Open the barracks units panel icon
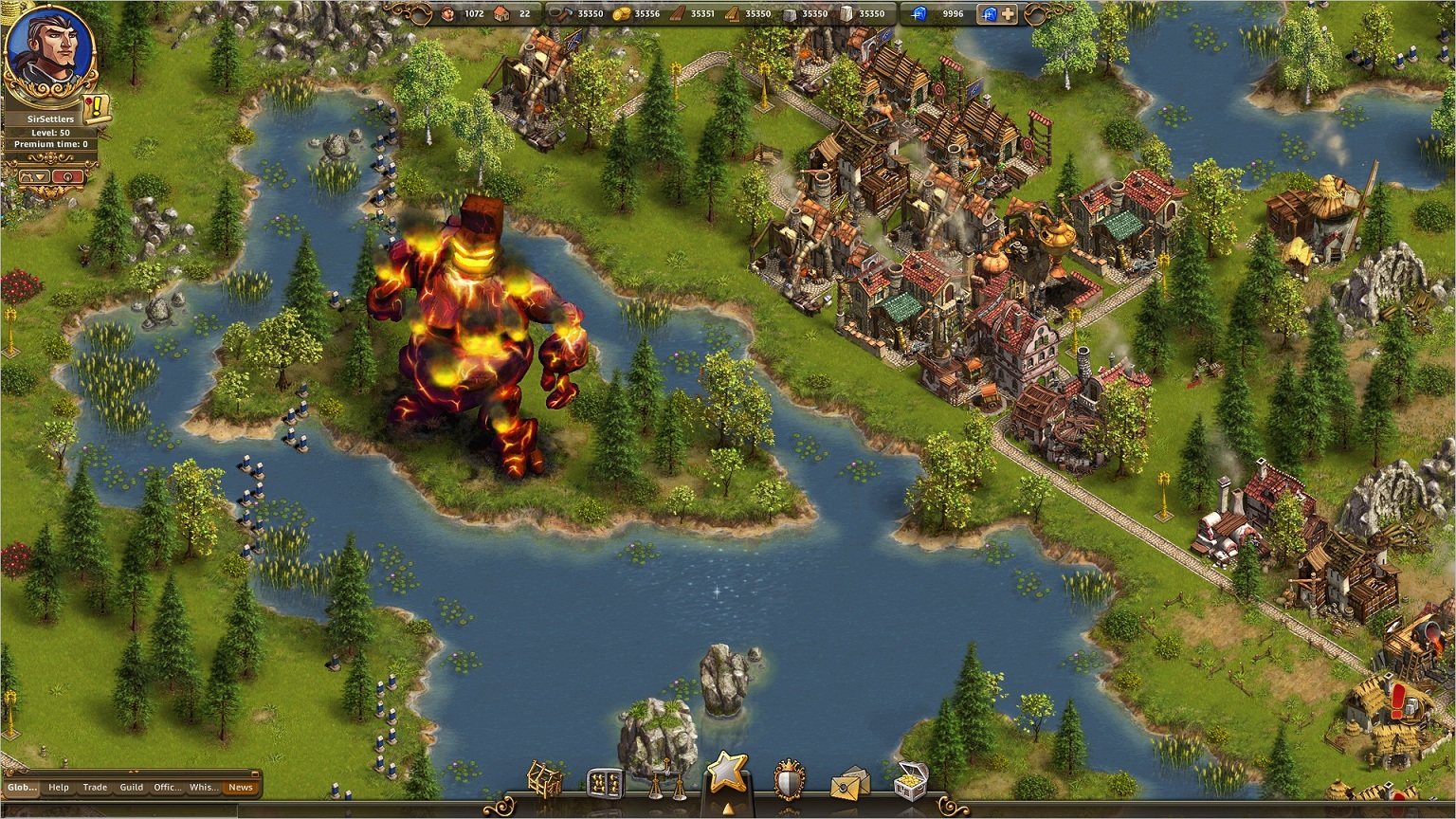Screen dimensions: 1456x819 click(x=606, y=783)
